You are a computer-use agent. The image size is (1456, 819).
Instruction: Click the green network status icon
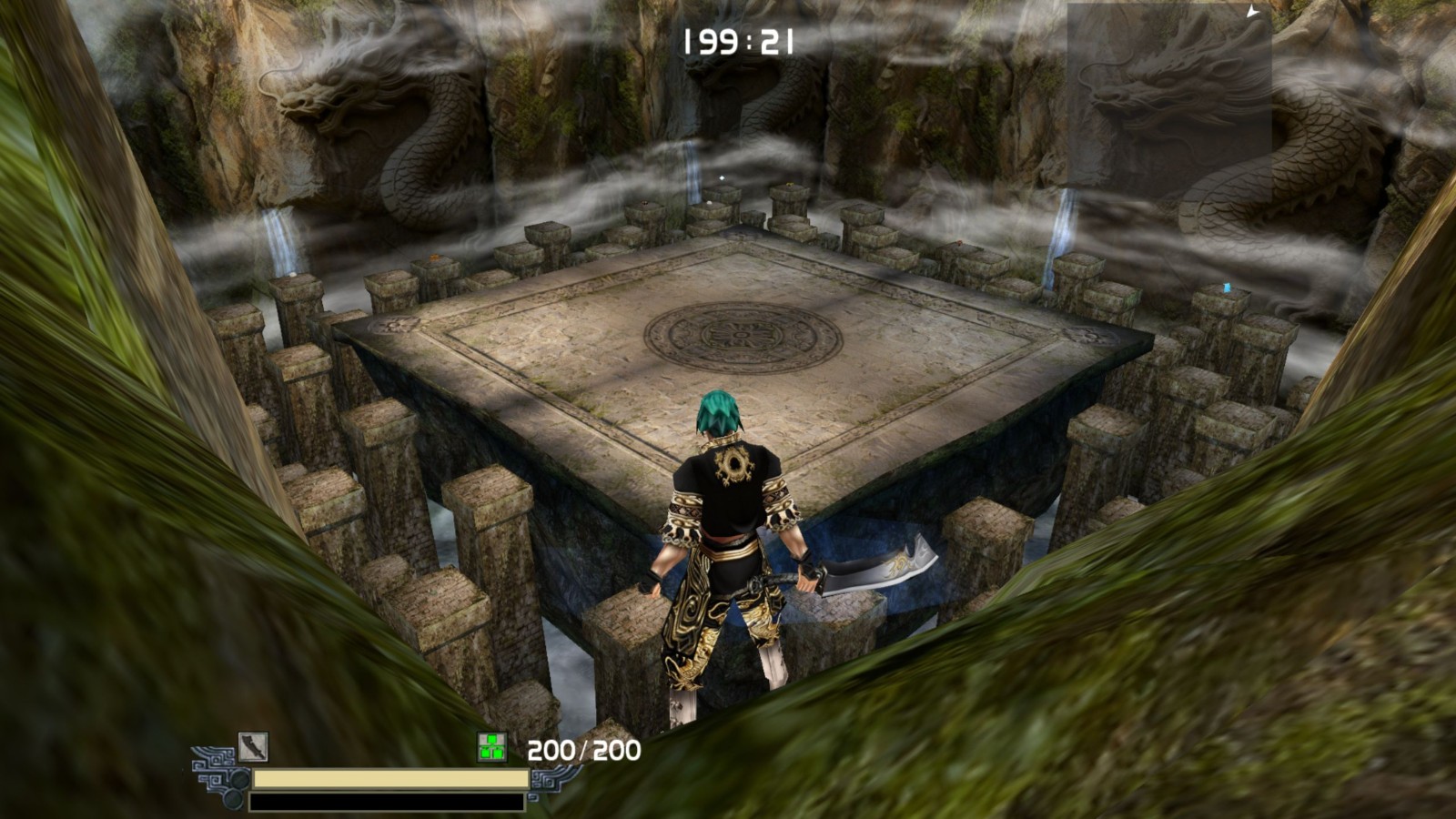pyautogui.click(x=491, y=747)
